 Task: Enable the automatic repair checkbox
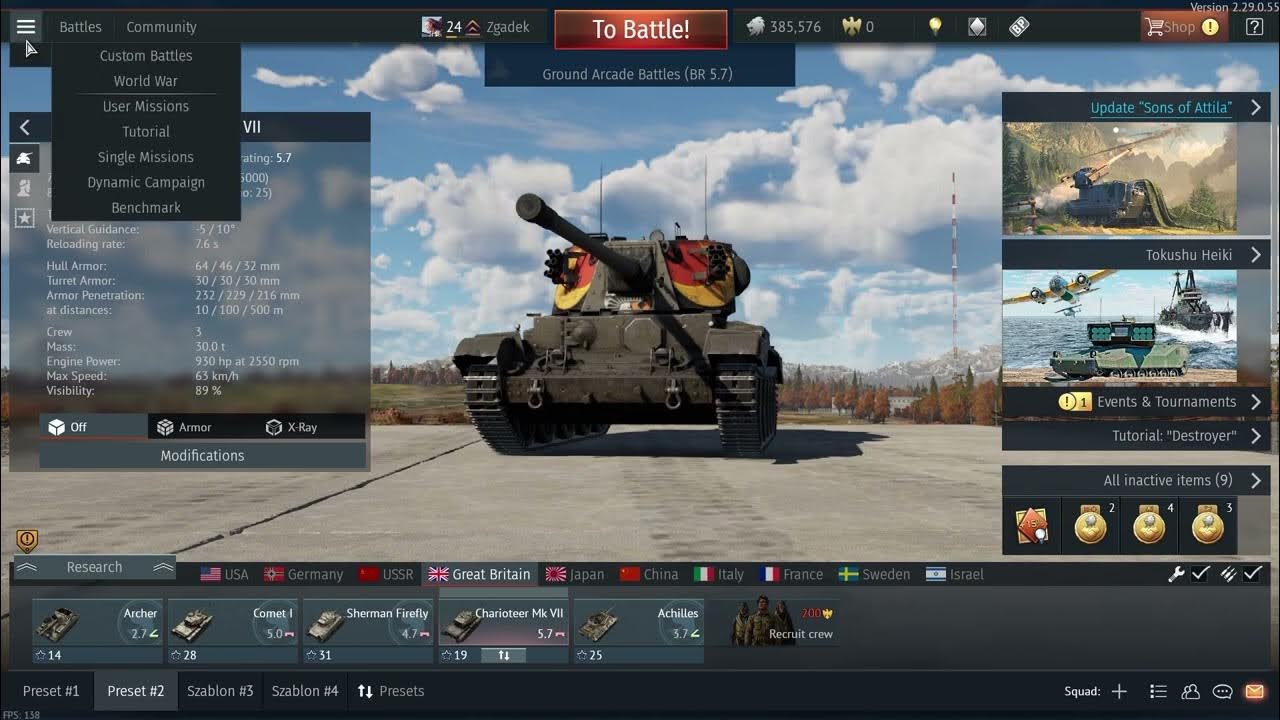(x=1199, y=574)
